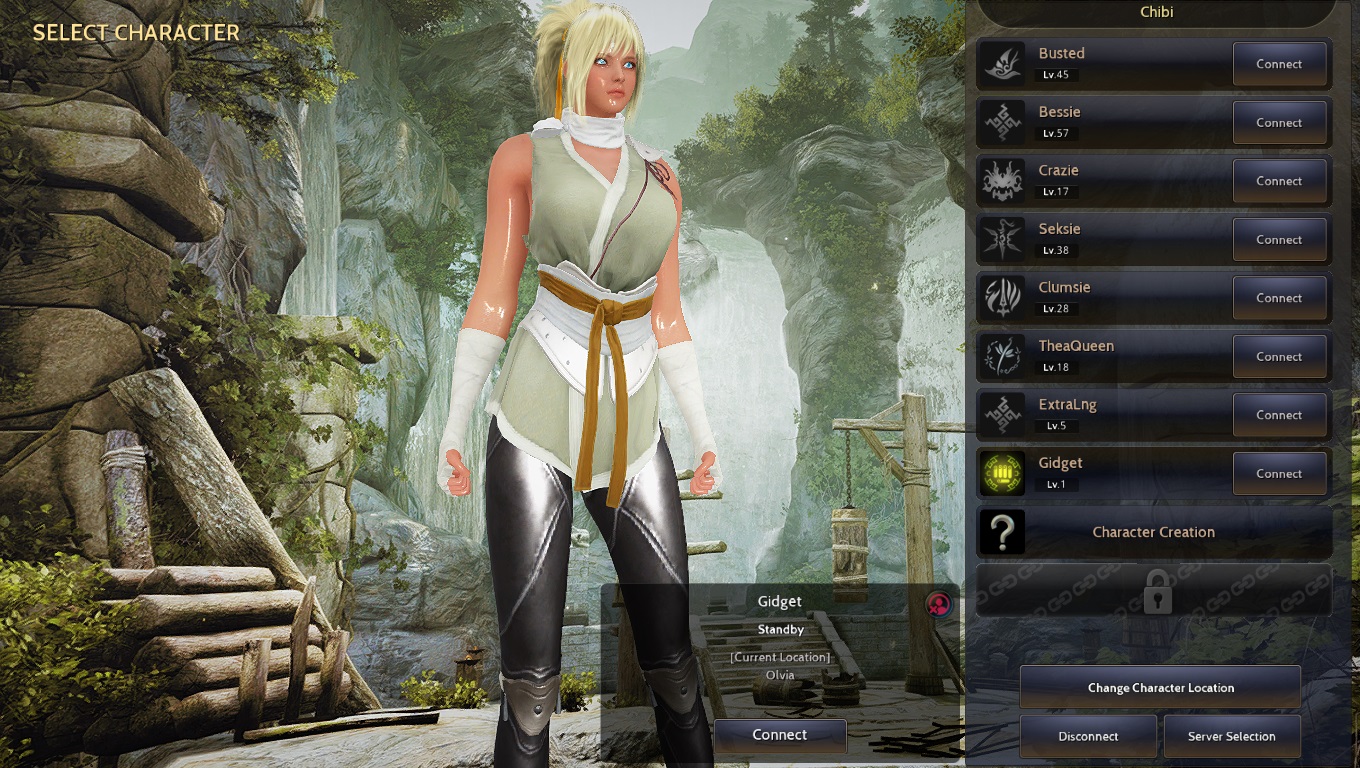Connect with the character Bessie
This screenshot has height=768, width=1360.
(1279, 123)
